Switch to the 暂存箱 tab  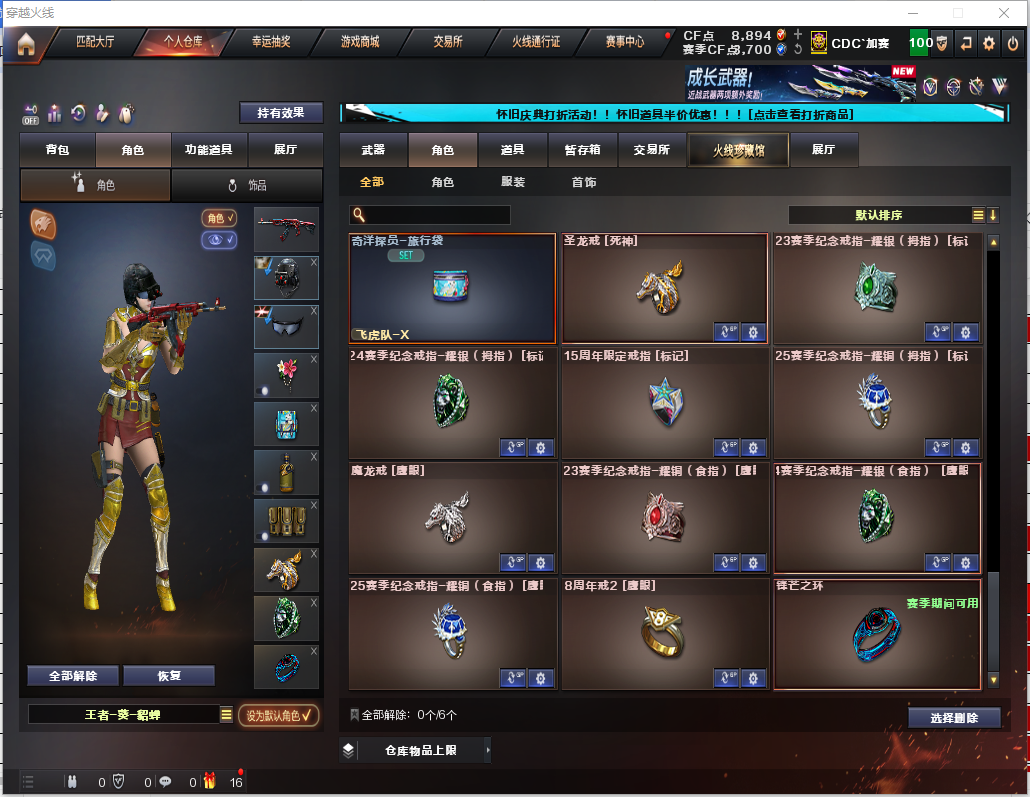583,150
